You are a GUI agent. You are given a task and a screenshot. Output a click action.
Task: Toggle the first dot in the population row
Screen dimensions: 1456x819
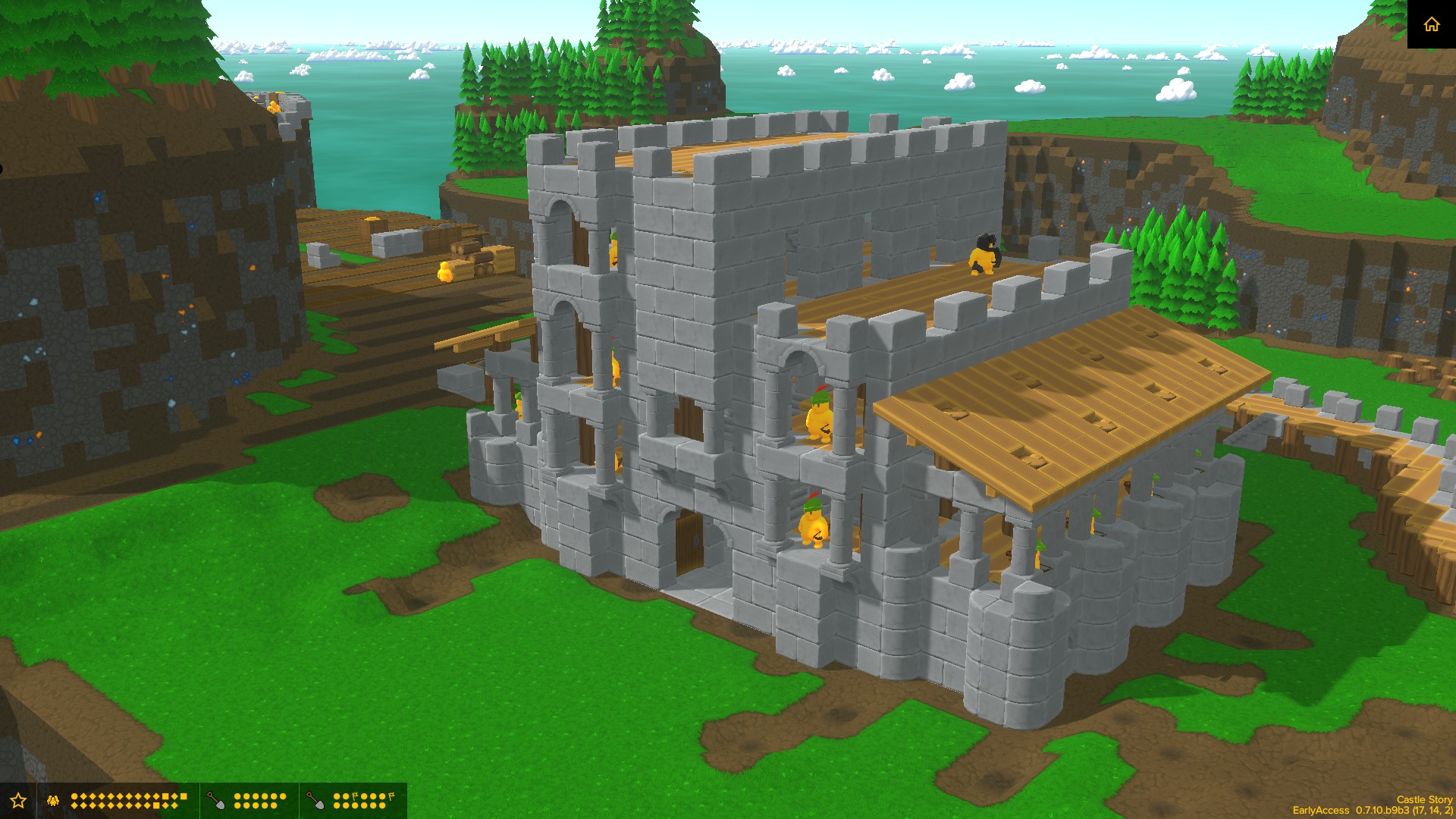pyautogui.click(x=74, y=795)
